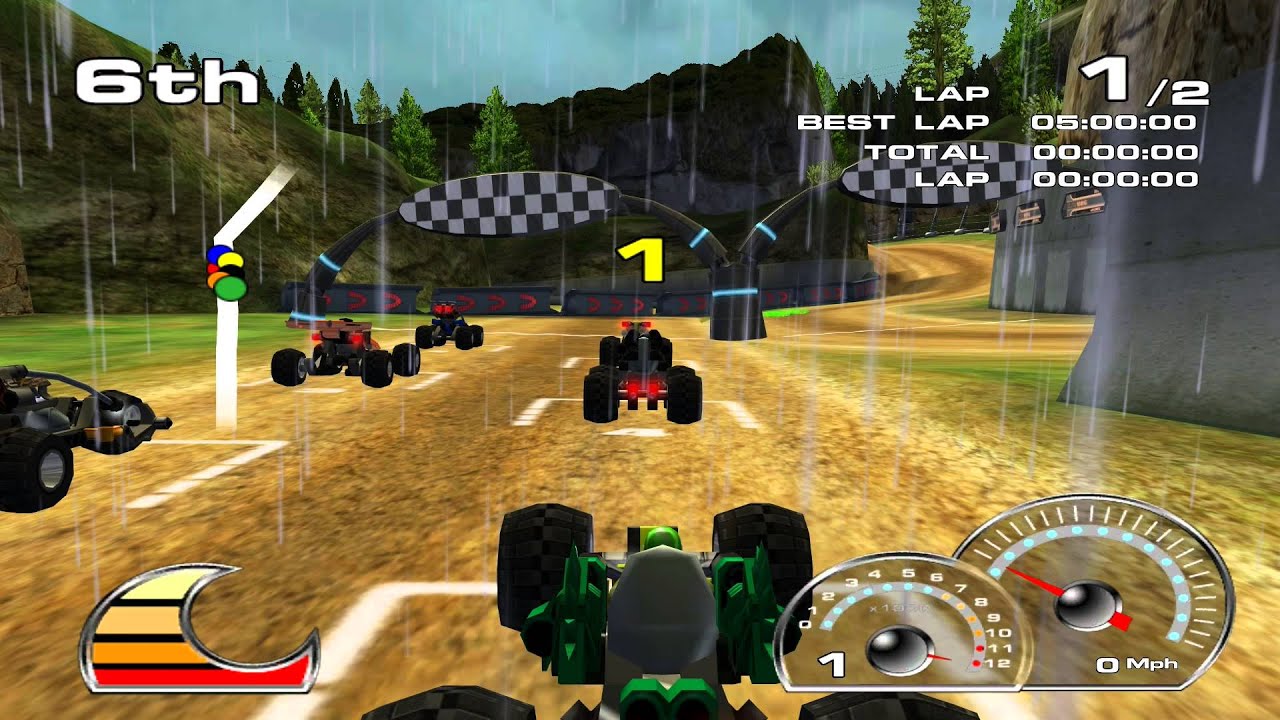Screen dimensions: 1280x720
Task: Expand the TOTAL time readout
Action: coord(1040,152)
